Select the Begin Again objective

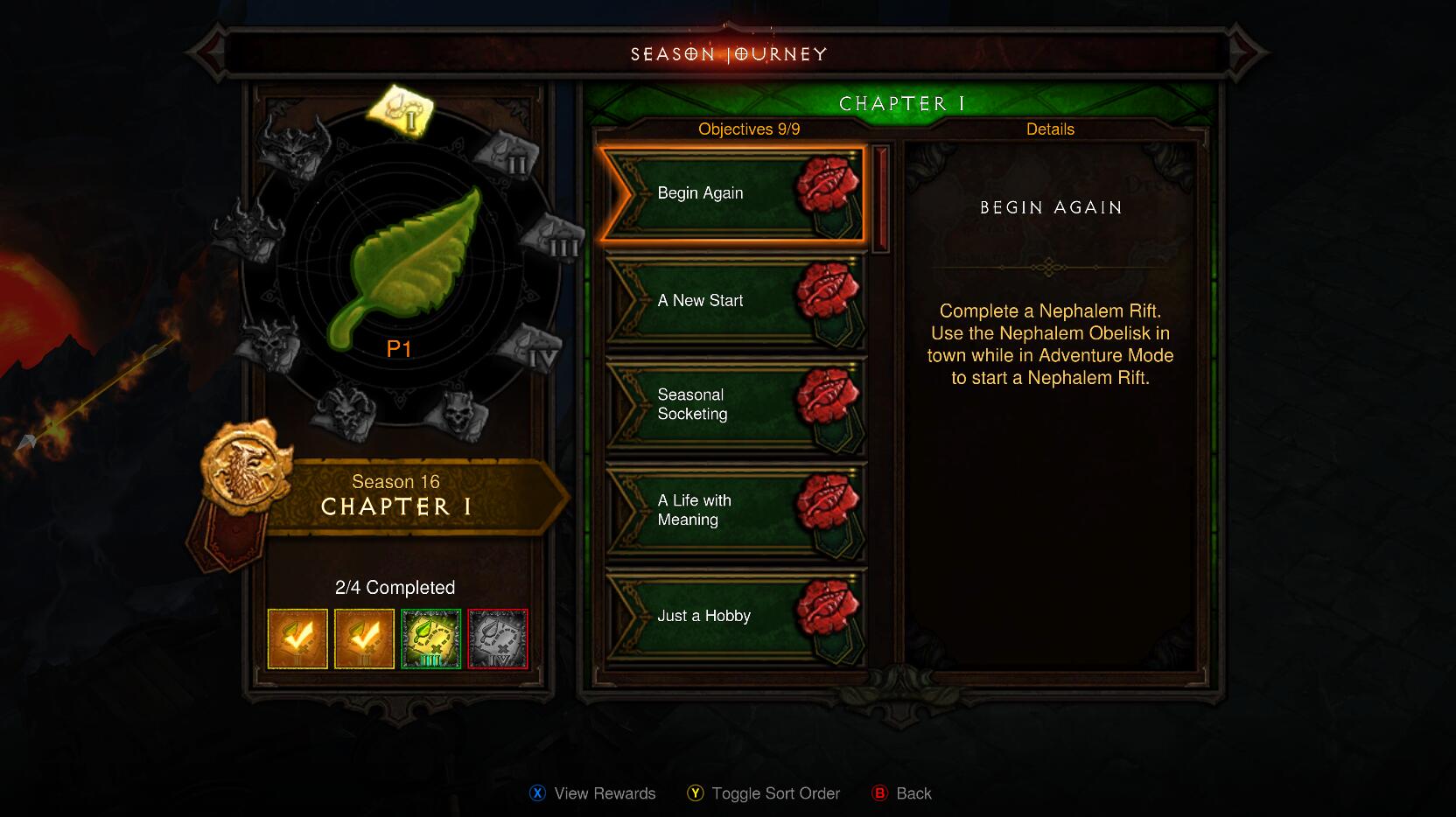tap(733, 193)
